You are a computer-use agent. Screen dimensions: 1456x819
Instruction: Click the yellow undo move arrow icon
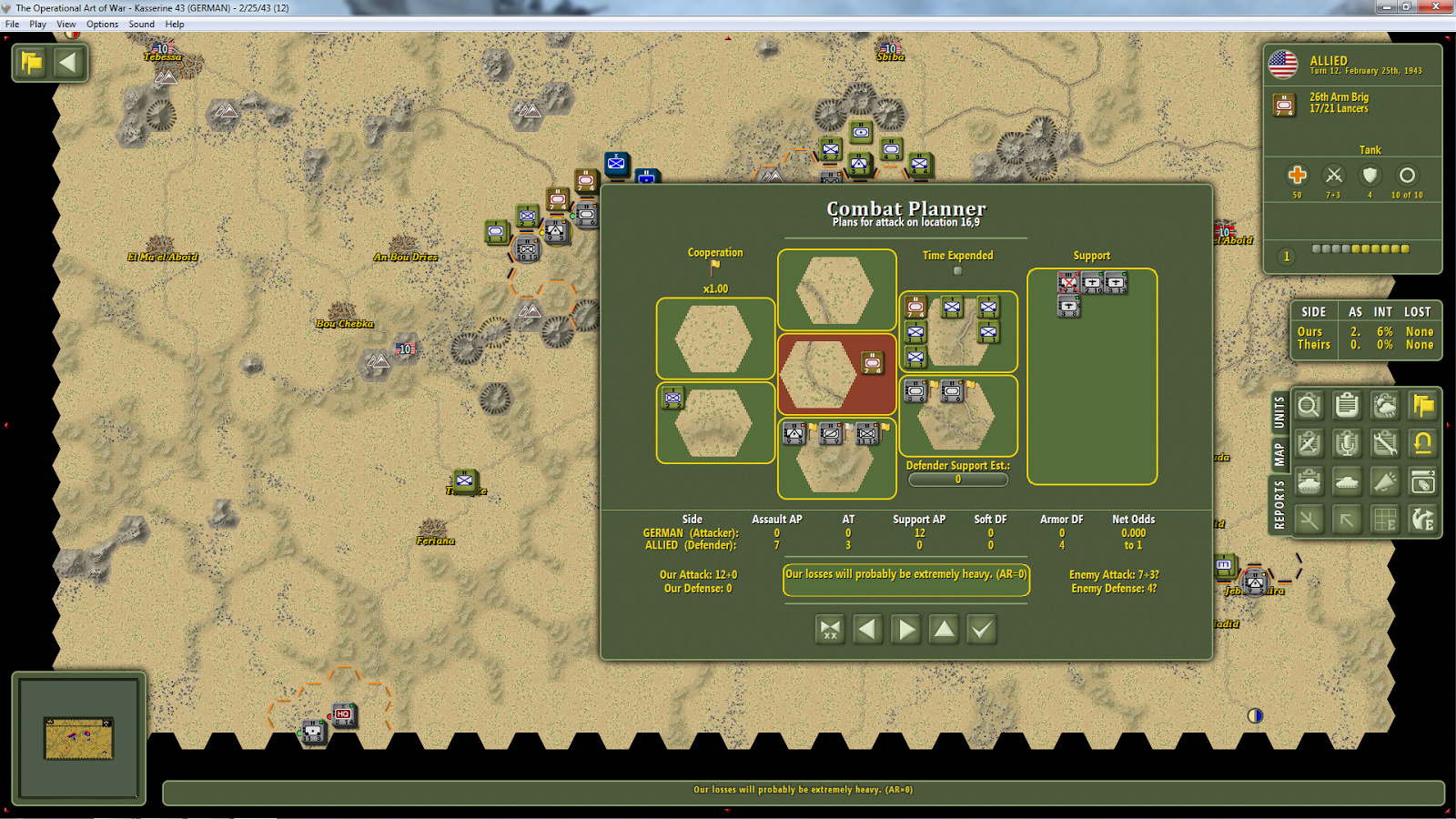pos(1422,443)
